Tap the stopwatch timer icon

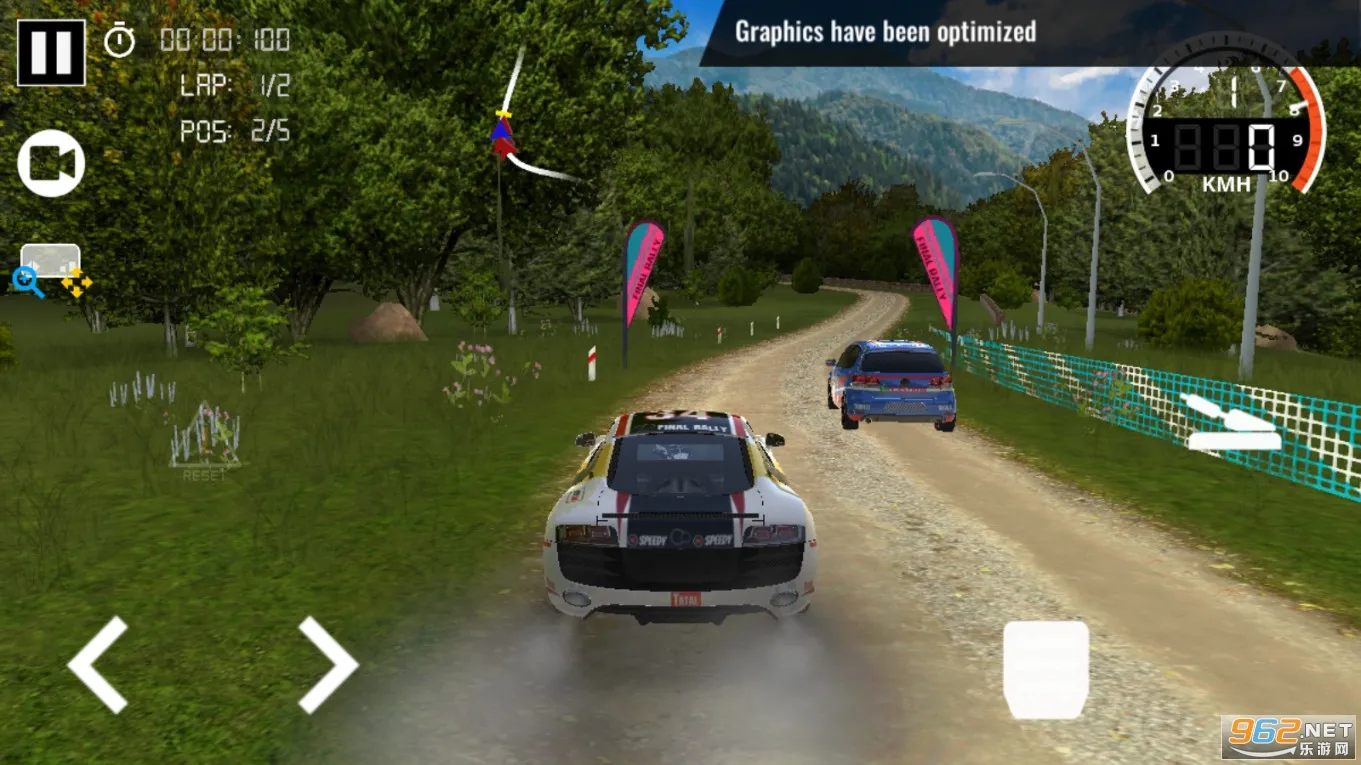coord(119,42)
